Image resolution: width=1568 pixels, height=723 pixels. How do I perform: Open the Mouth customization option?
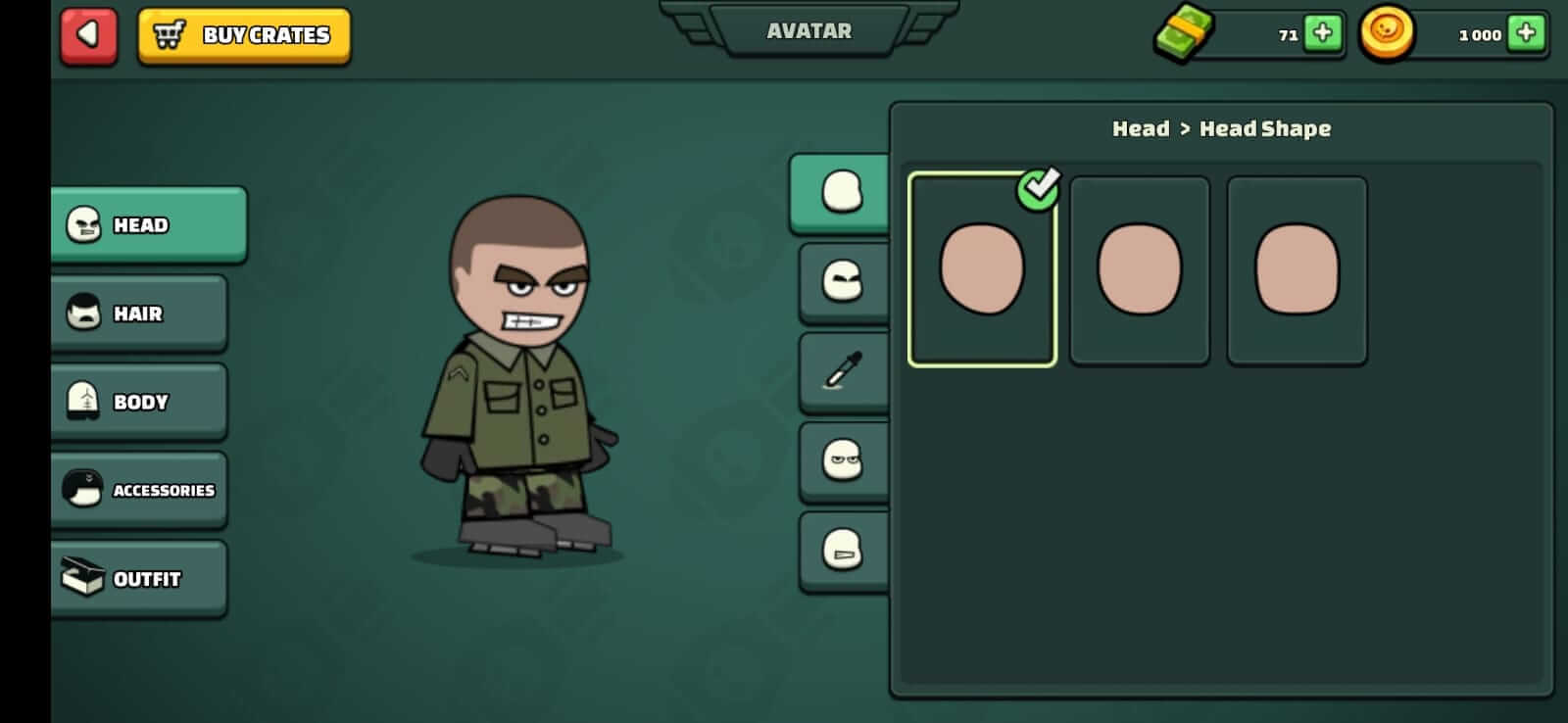[845, 549]
